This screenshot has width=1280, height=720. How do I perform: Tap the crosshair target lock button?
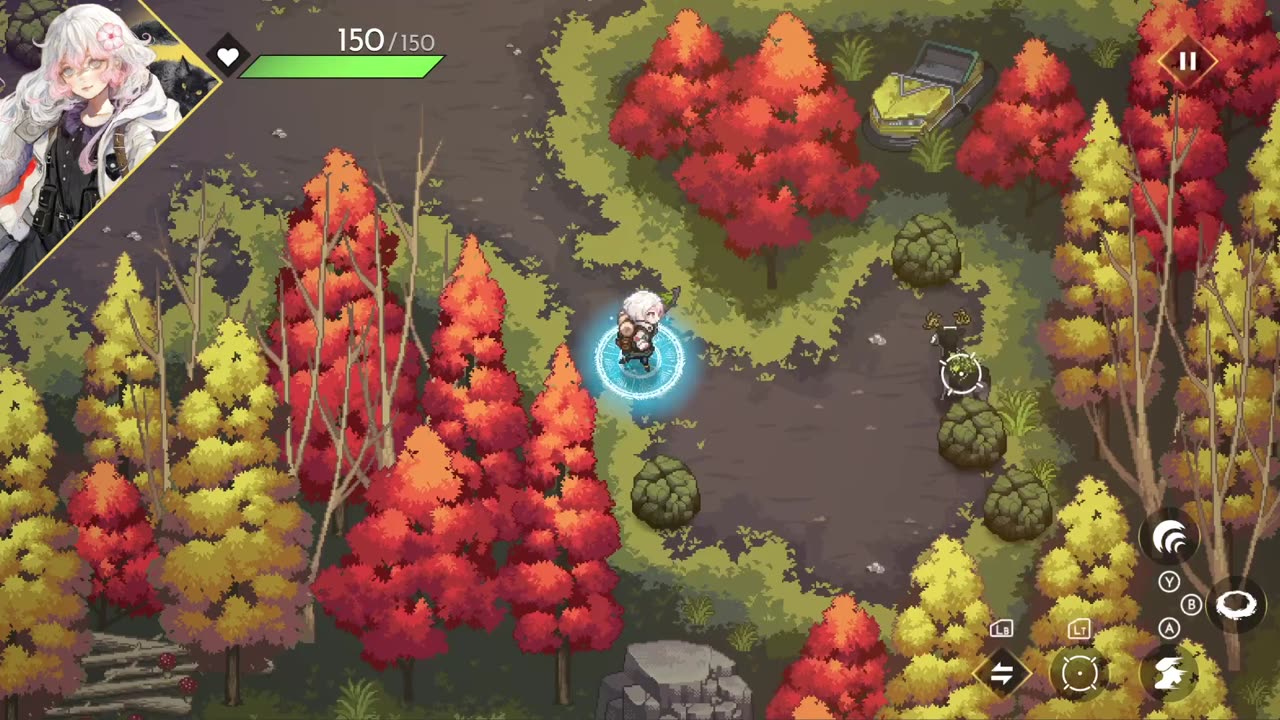1079,673
